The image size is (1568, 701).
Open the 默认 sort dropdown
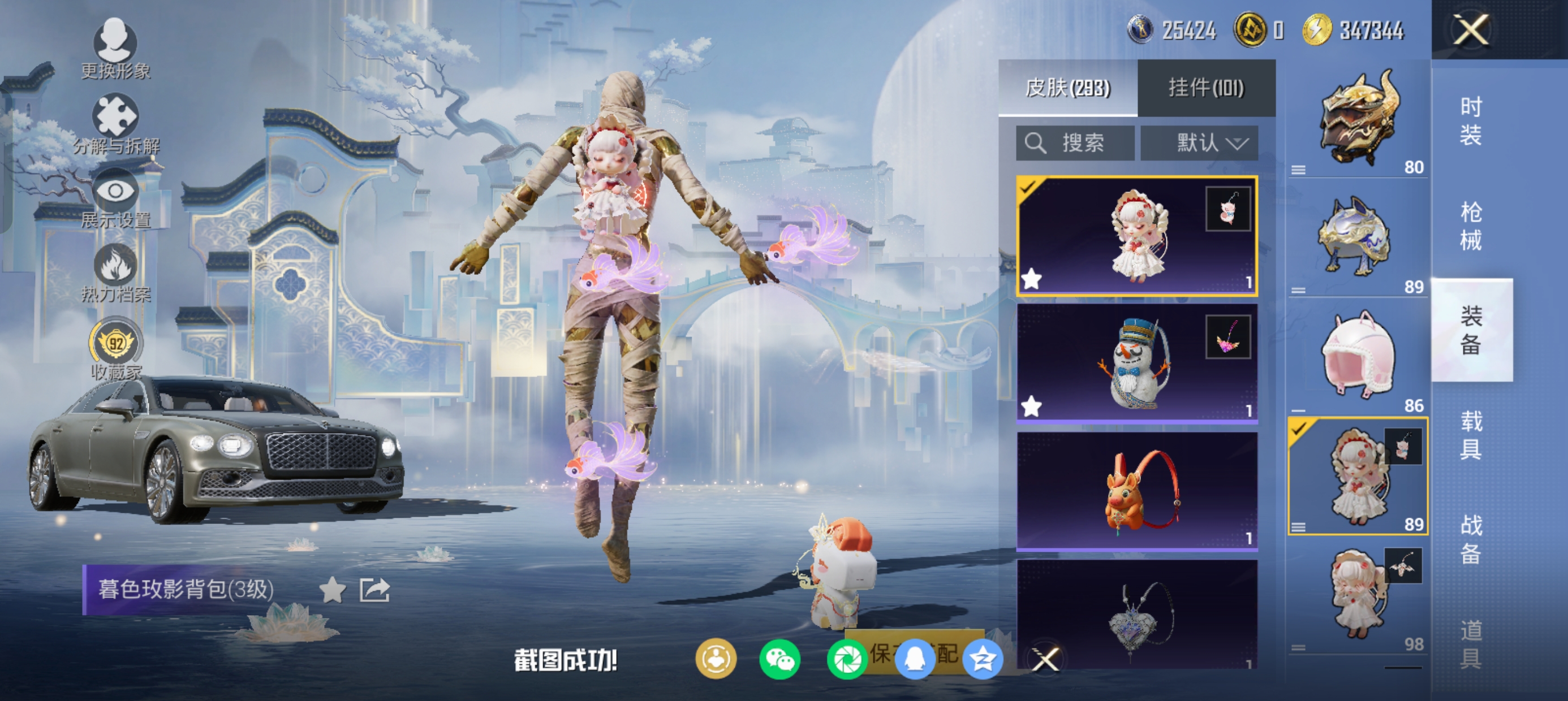click(x=1199, y=143)
